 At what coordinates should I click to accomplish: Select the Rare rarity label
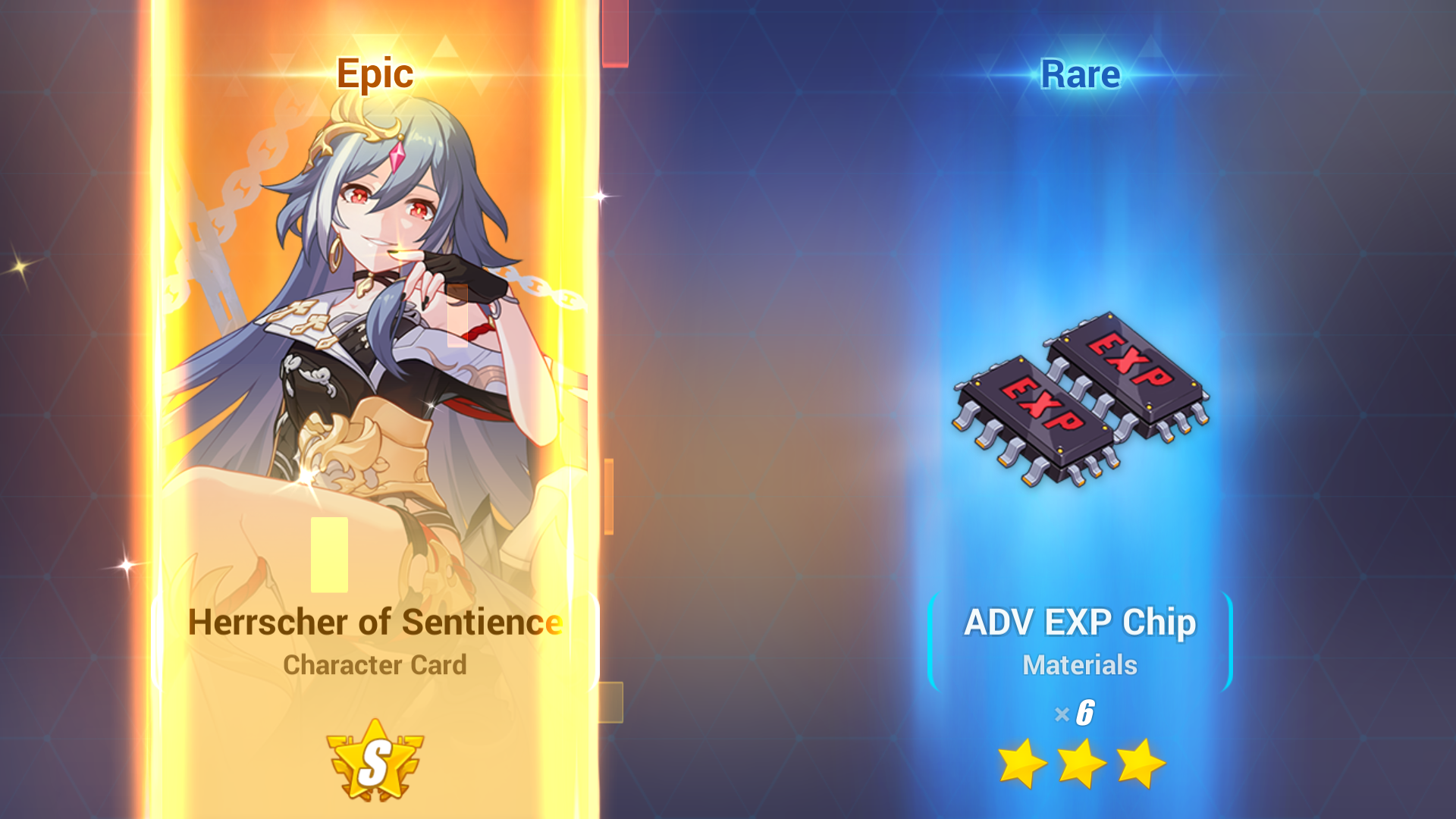[x=1080, y=74]
